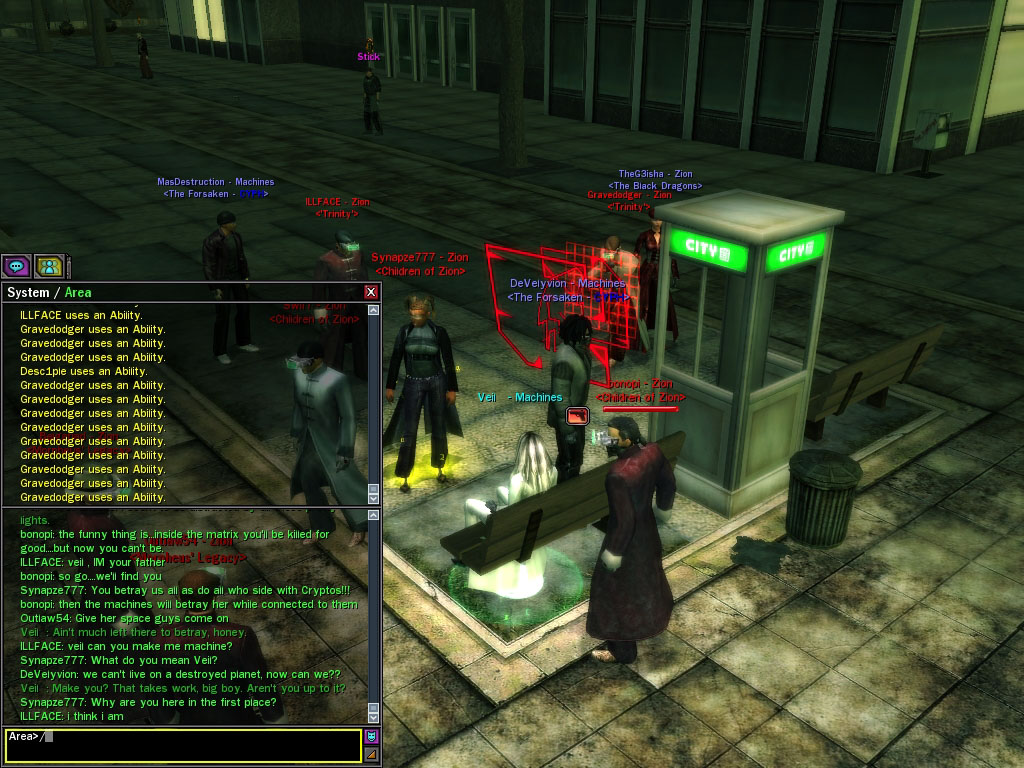The width and height of the screenshot is (1024, 768).
Task: Focus the Area chat input field
Action: pyautogui.click(x=200, y=745)
